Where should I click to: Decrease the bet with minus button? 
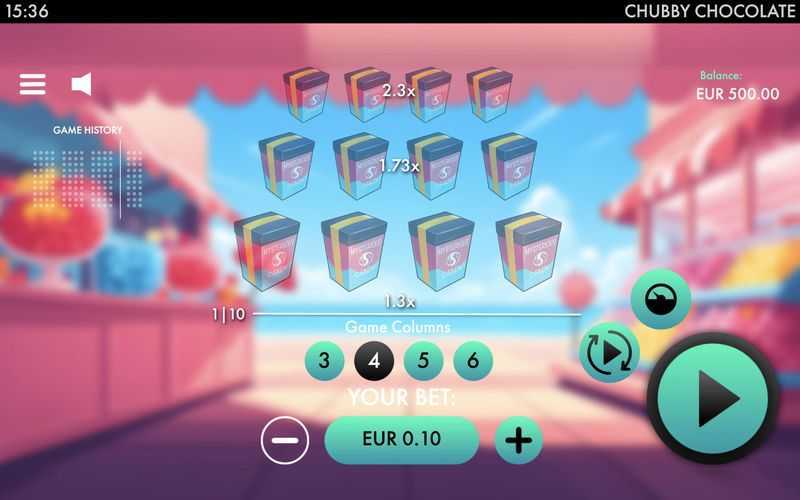click(x=284, y=440)
